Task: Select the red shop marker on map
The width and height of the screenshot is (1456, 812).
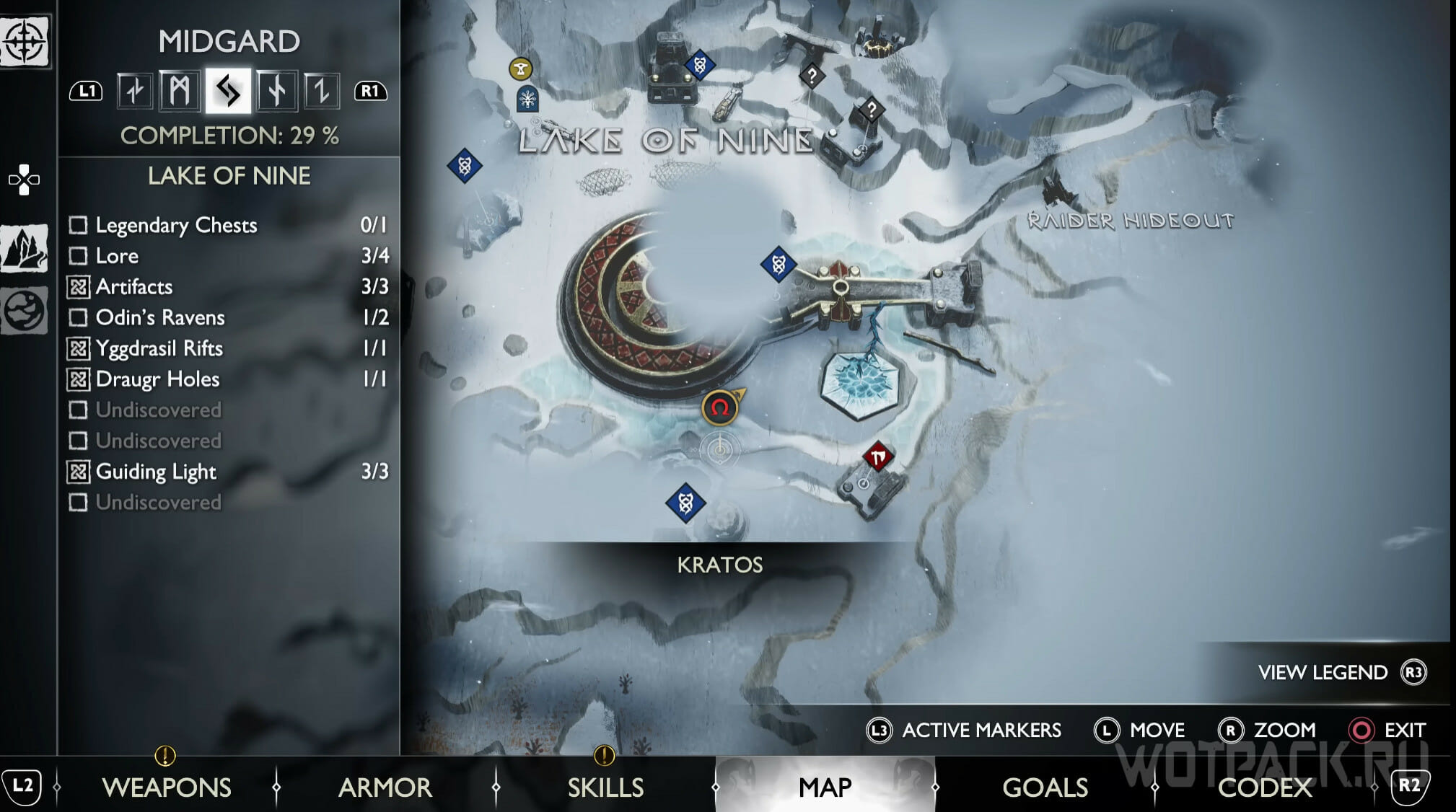Action: [x=878, y=456]
